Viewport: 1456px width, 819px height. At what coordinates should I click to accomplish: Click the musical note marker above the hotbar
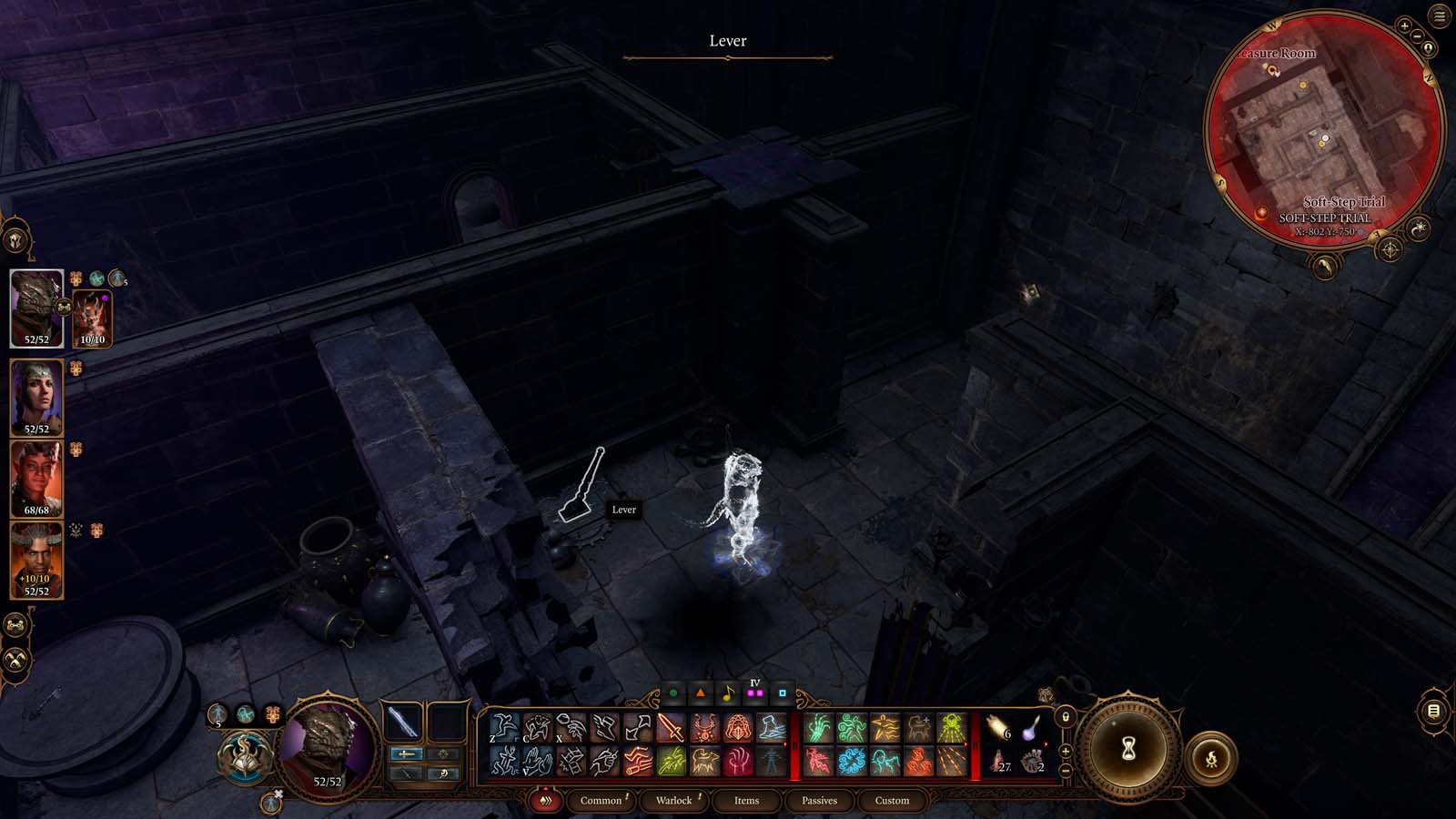(x=728, y=693)
